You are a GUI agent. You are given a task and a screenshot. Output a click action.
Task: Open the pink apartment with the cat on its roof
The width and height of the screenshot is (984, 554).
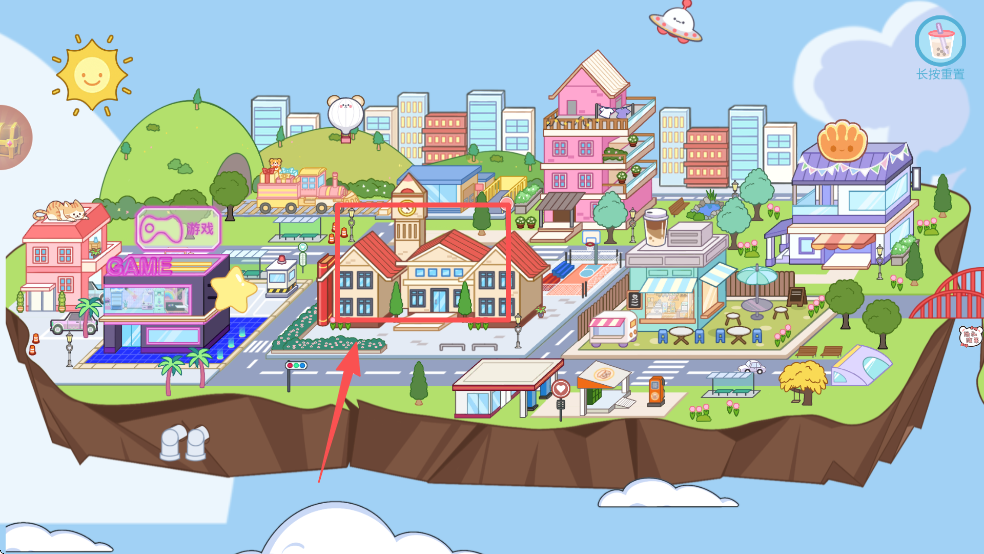(62, 256)
